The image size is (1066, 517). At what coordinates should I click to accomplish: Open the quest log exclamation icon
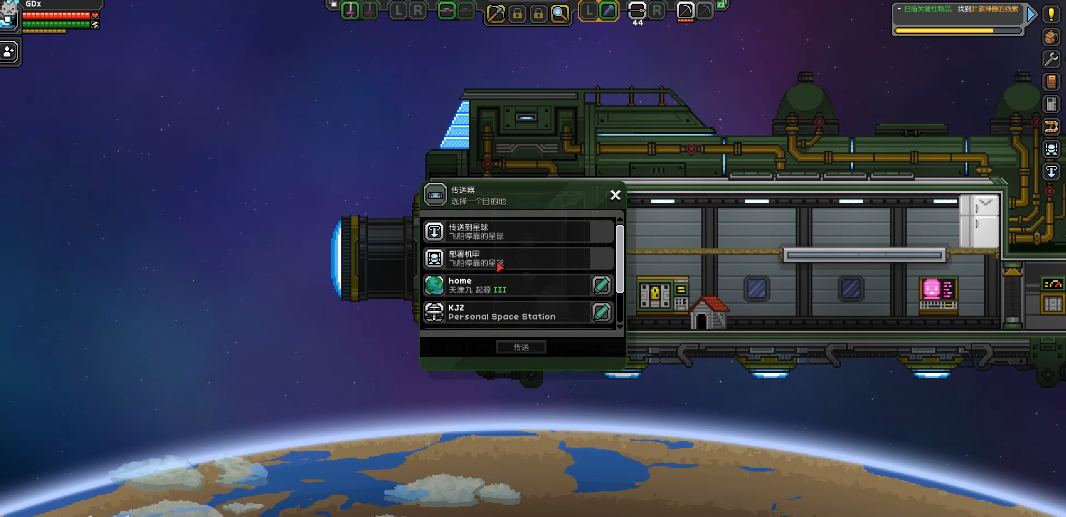pyautogui.click(x=1051, y=14)
